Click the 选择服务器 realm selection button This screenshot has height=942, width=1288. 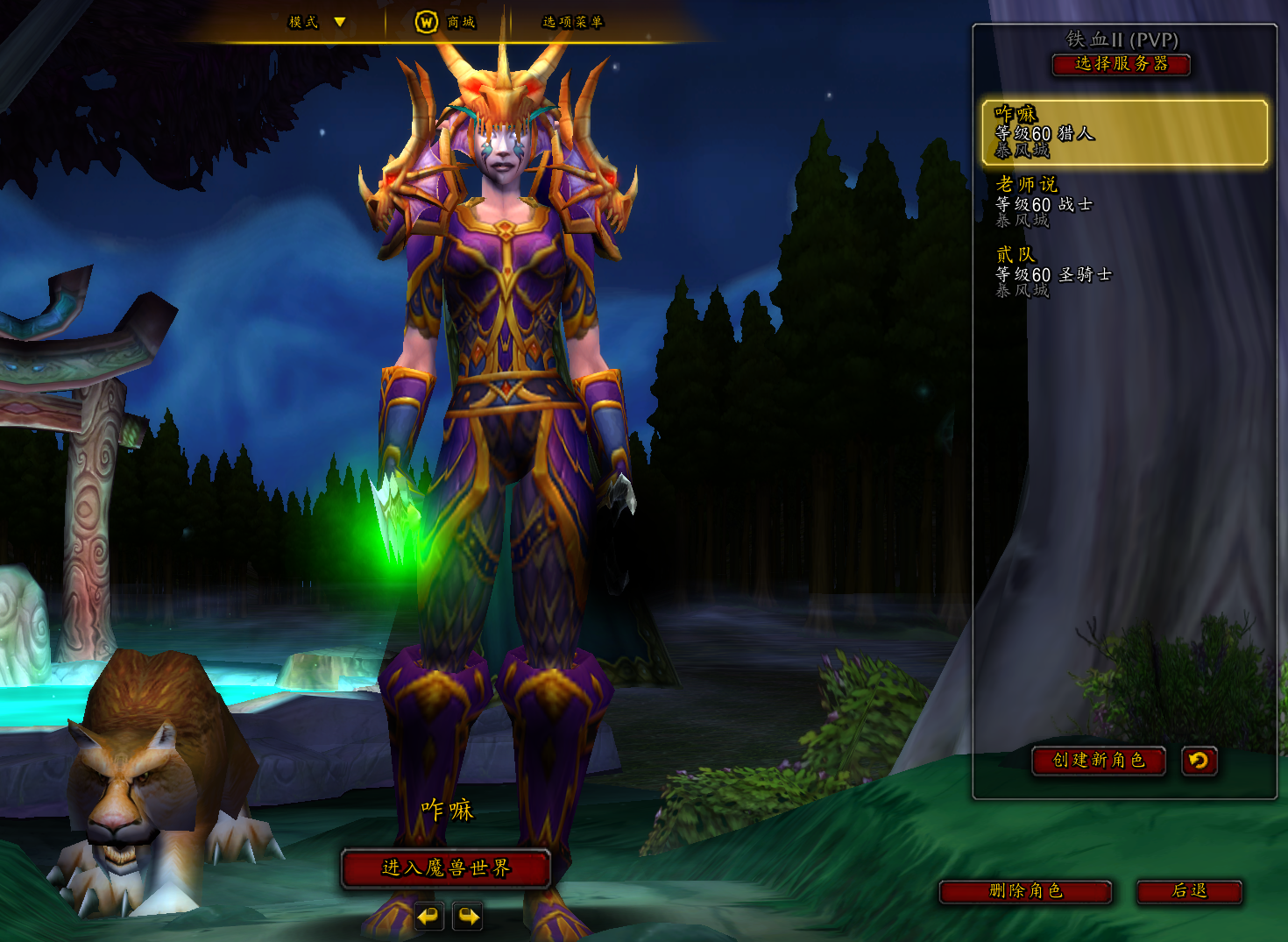coord(1121,64)
